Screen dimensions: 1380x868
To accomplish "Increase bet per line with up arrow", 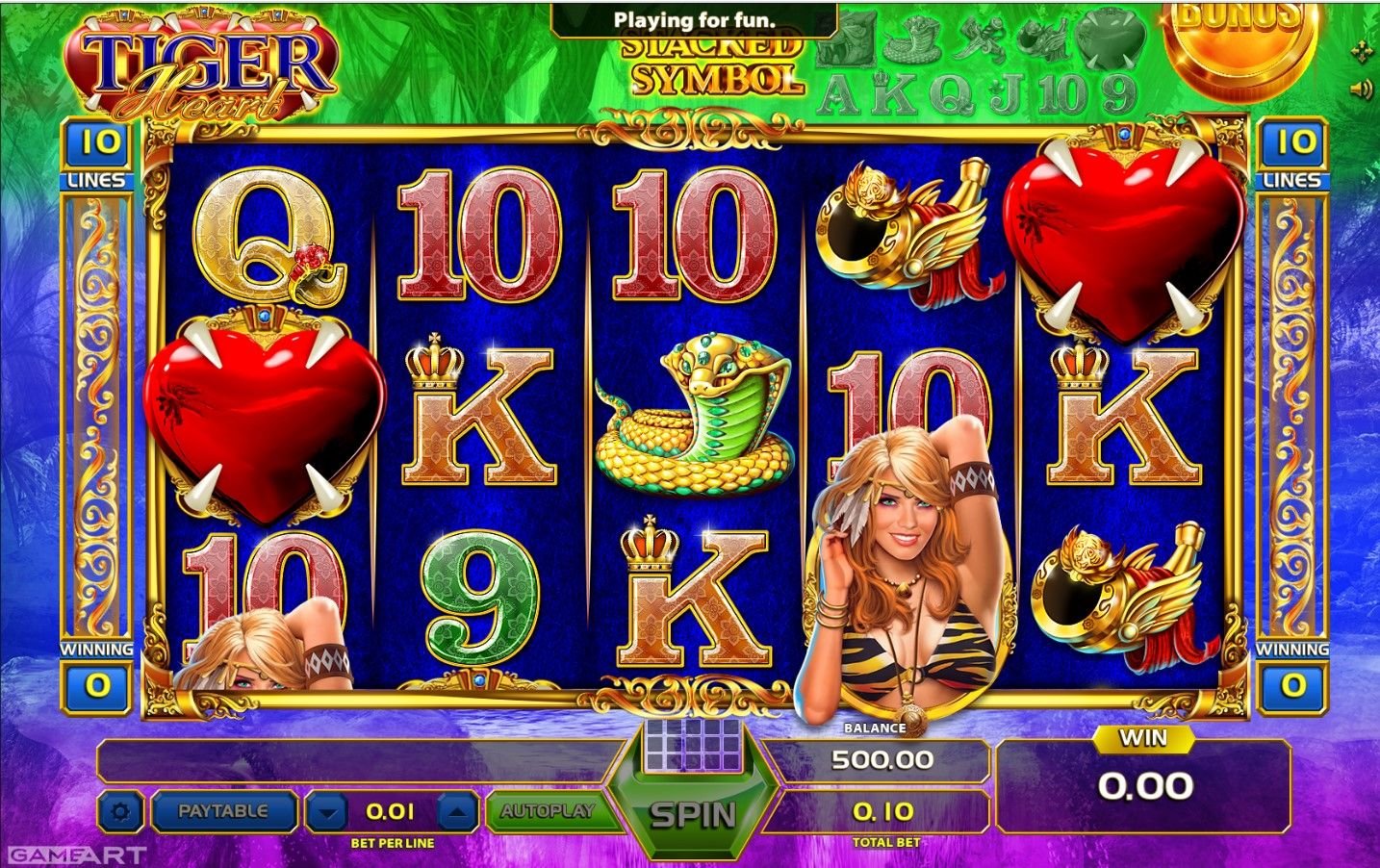I will pos(457,813).
